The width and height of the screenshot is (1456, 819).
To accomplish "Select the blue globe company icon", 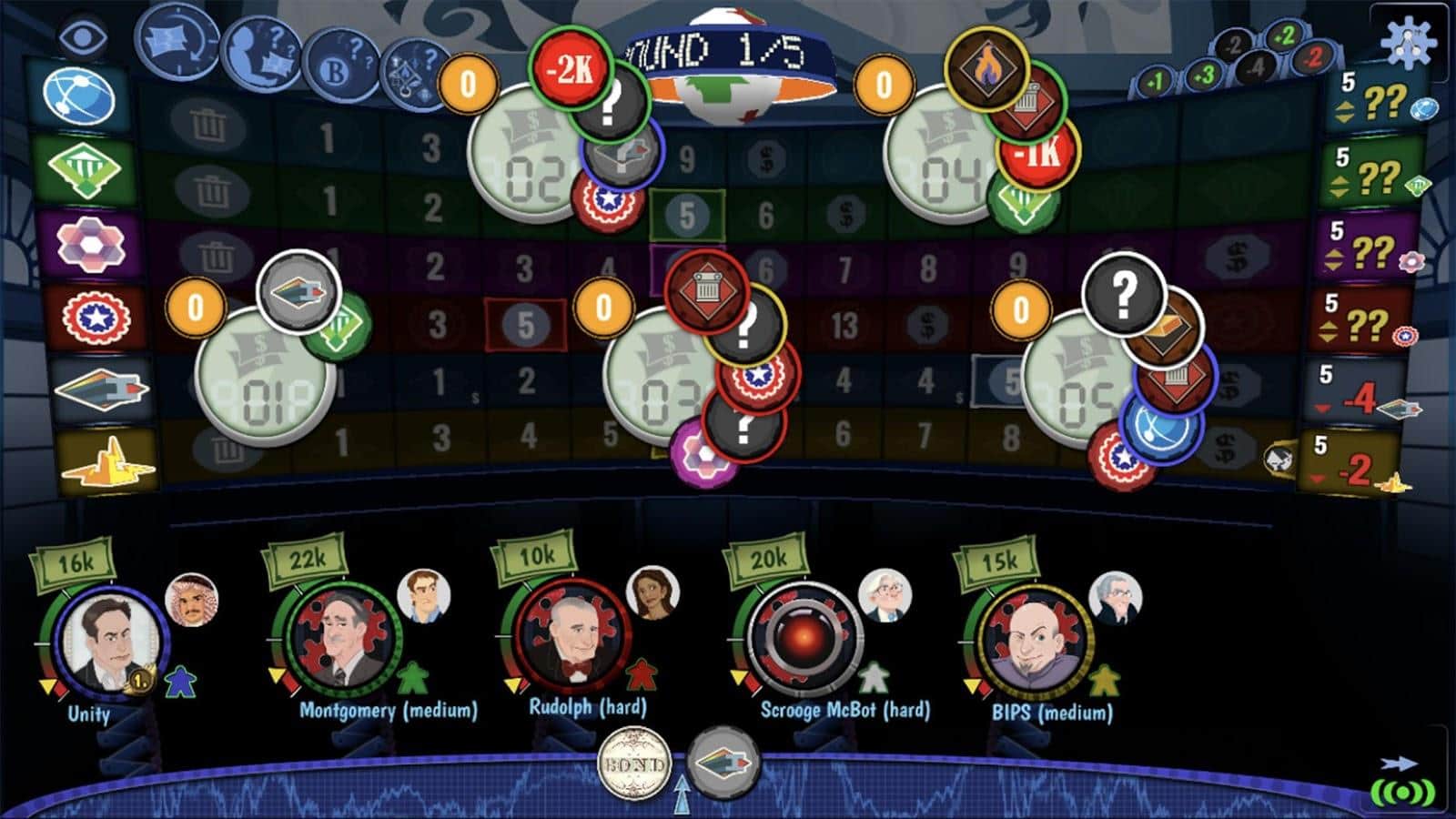I will (x=82, y=96).
